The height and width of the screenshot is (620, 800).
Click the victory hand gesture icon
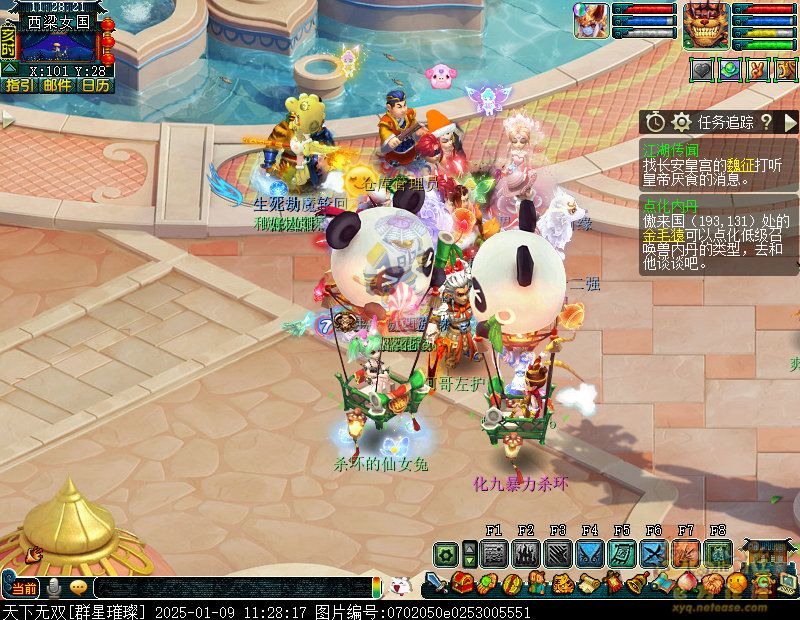[757, 71]
